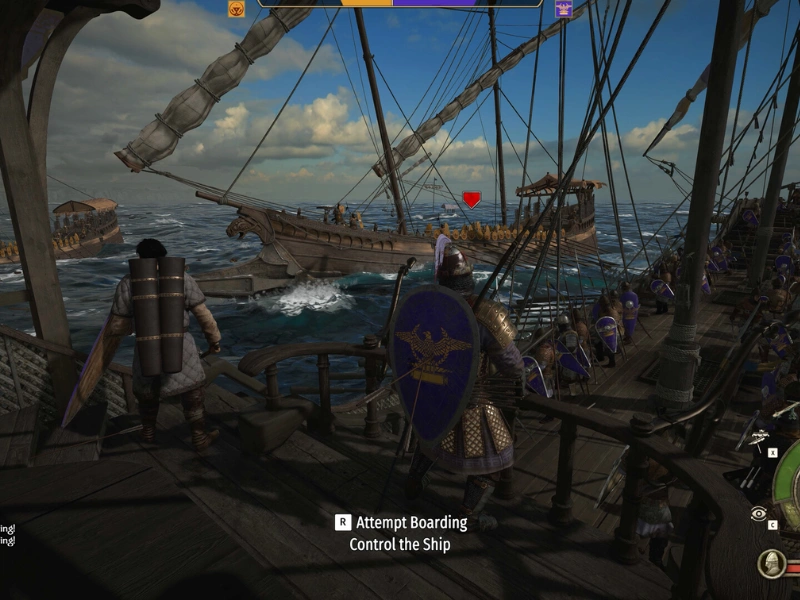
Task: Click the purple eagle faction emblem
Action: point(564,9)
